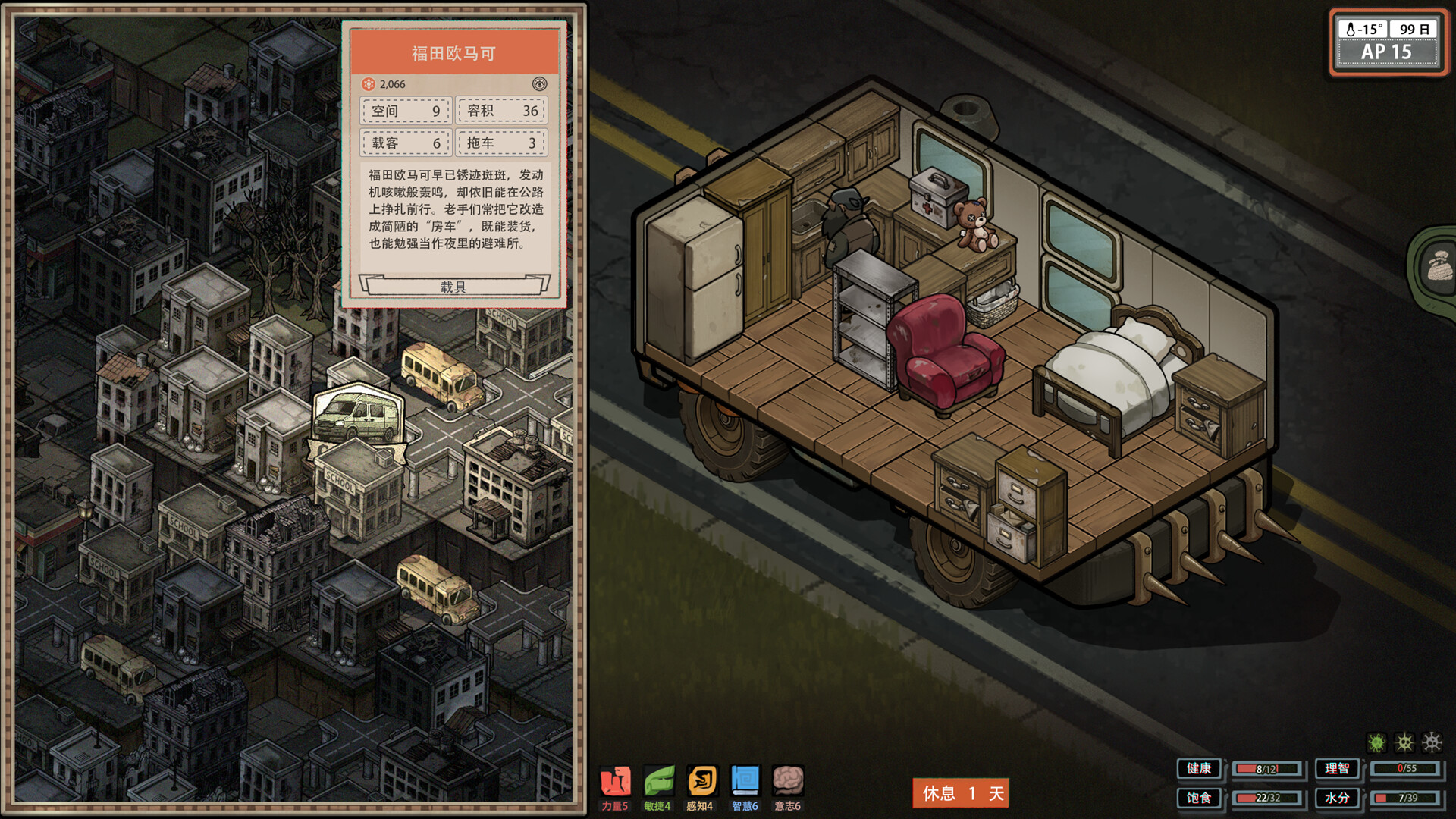1456x819 pixels.
Task: Open the orange 感知 perception attribute
Action: [x=701, y=781]
